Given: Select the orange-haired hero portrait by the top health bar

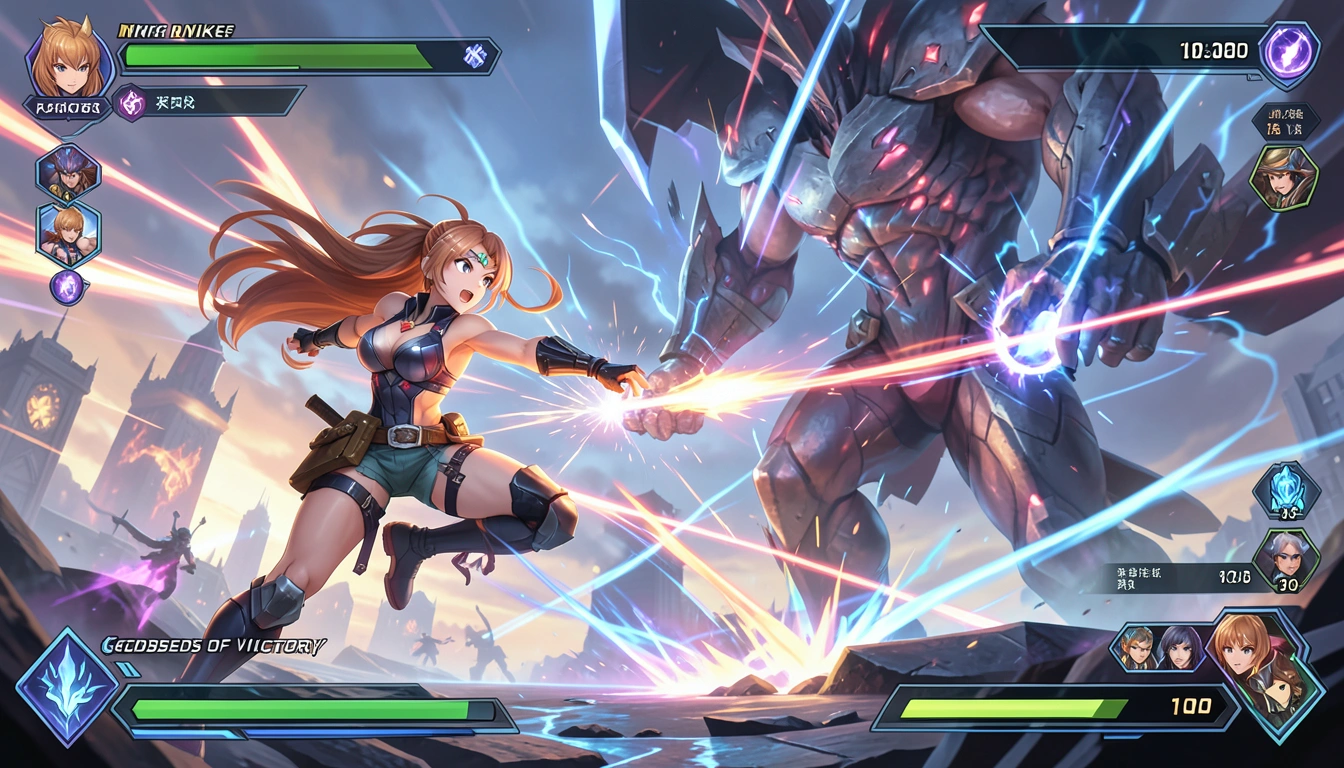Looking at the screenshot, I should (x=67, y=62).
